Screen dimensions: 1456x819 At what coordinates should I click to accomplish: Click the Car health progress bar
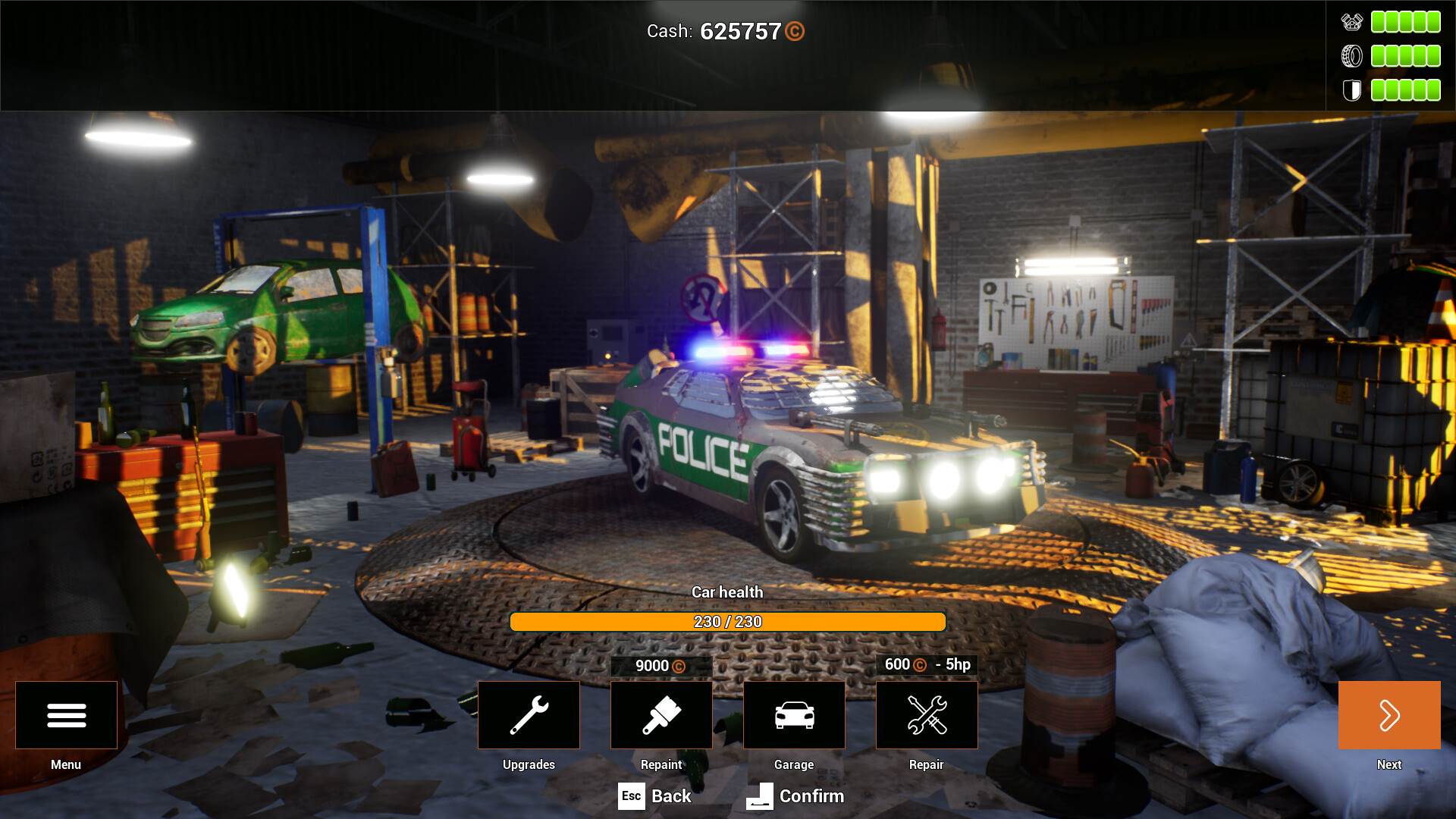click(x=727, y=621)
